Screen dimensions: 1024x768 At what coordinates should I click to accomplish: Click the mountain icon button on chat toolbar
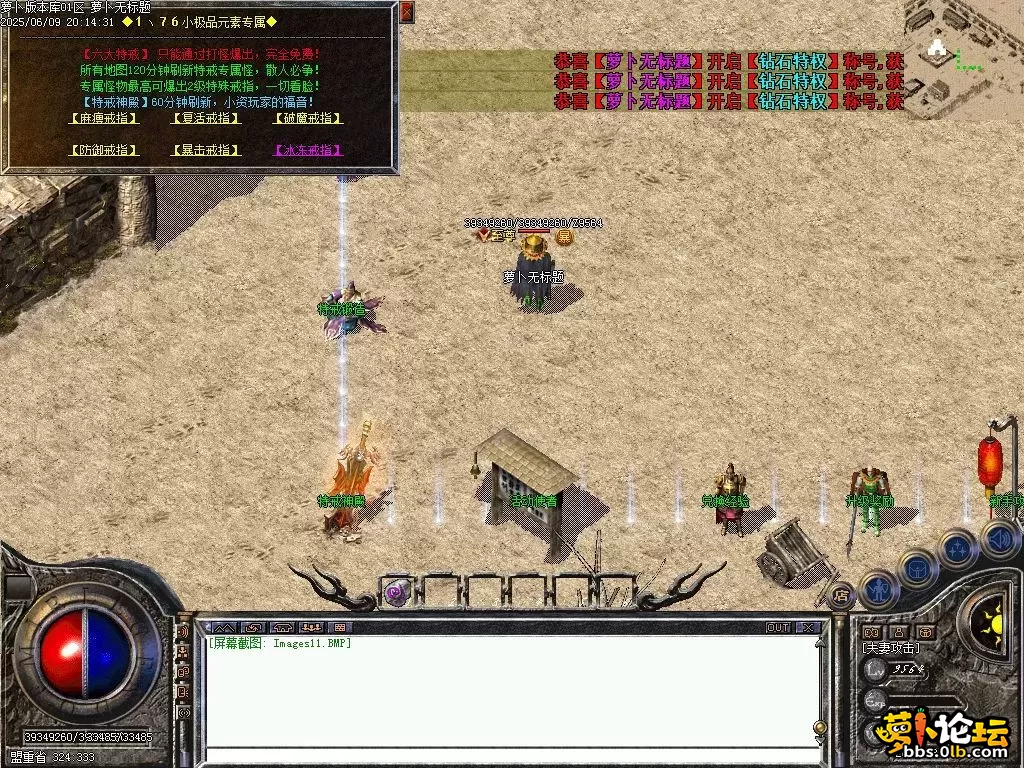(x=222, y=628)
